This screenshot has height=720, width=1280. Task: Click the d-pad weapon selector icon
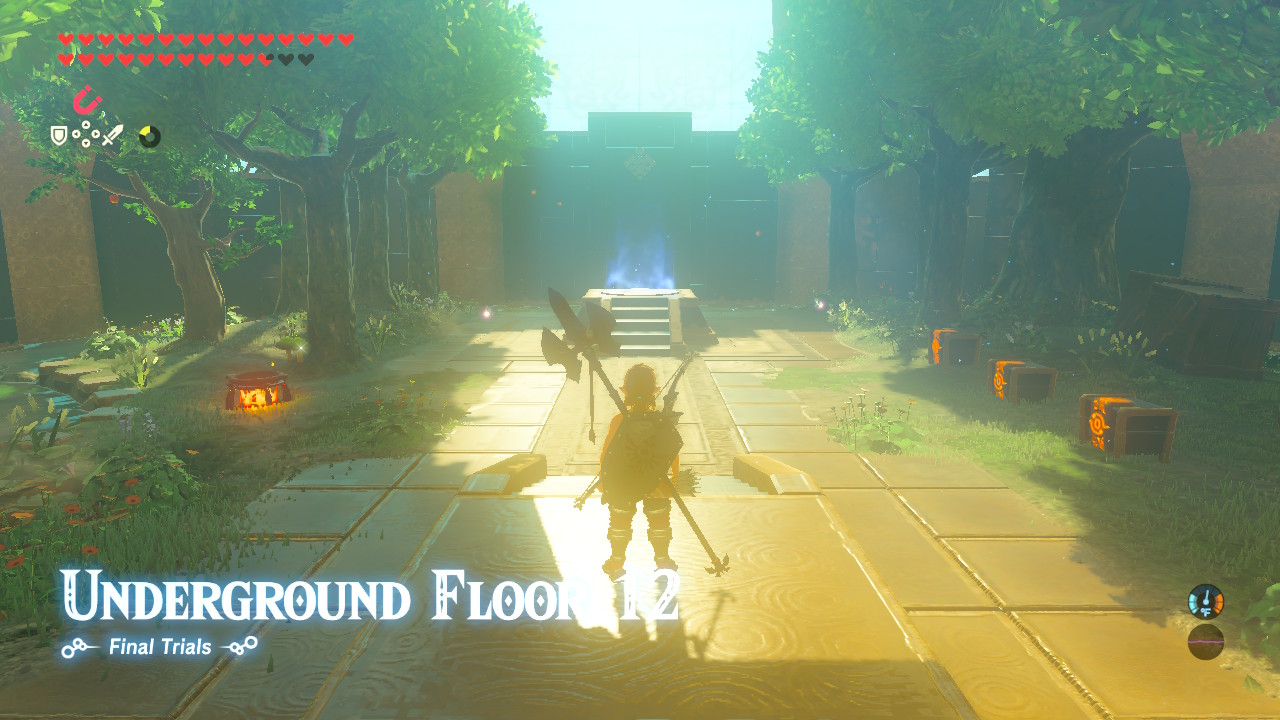coord(86,134)
